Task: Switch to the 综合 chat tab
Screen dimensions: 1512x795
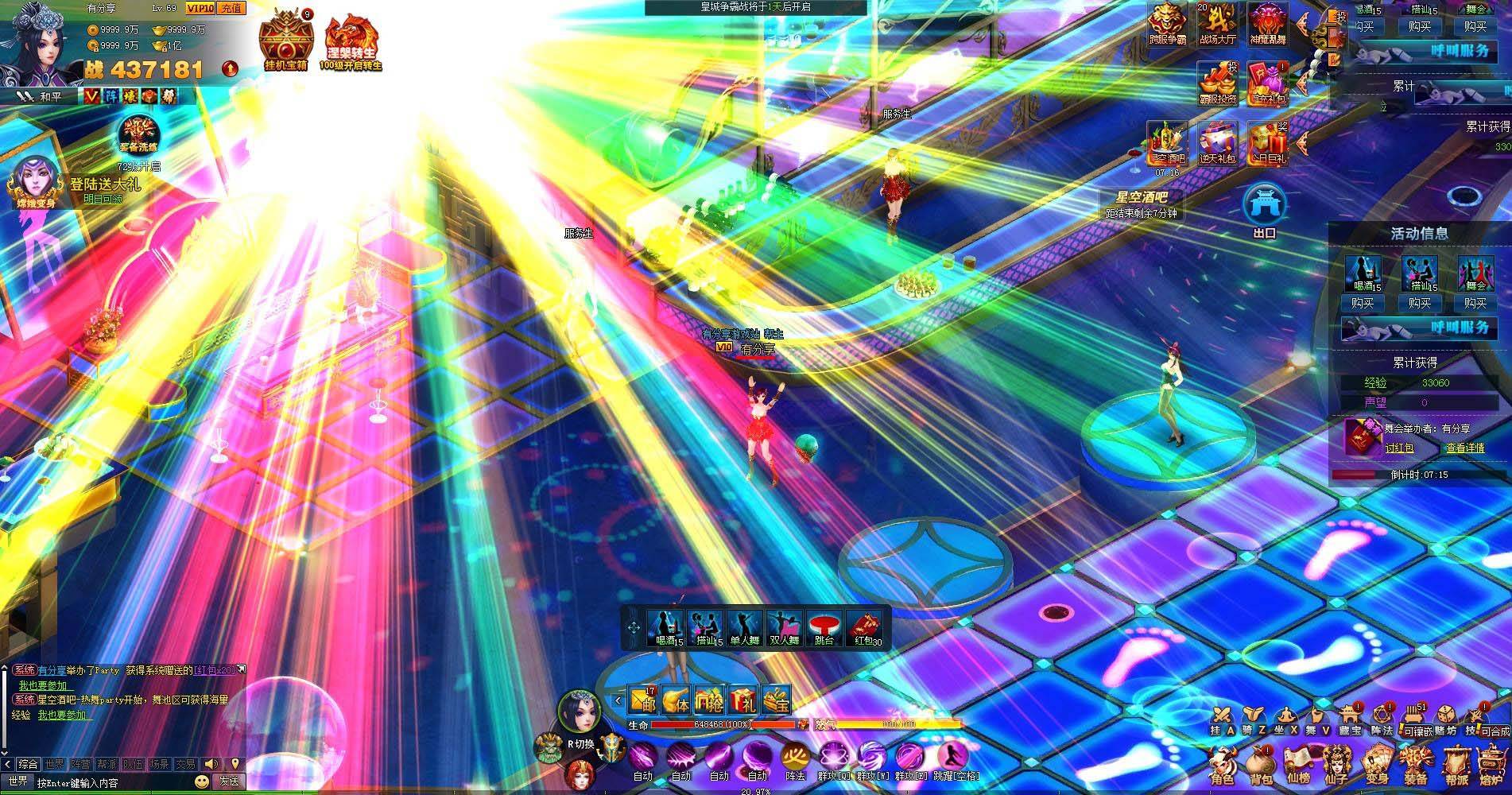Action: point(28,764)
